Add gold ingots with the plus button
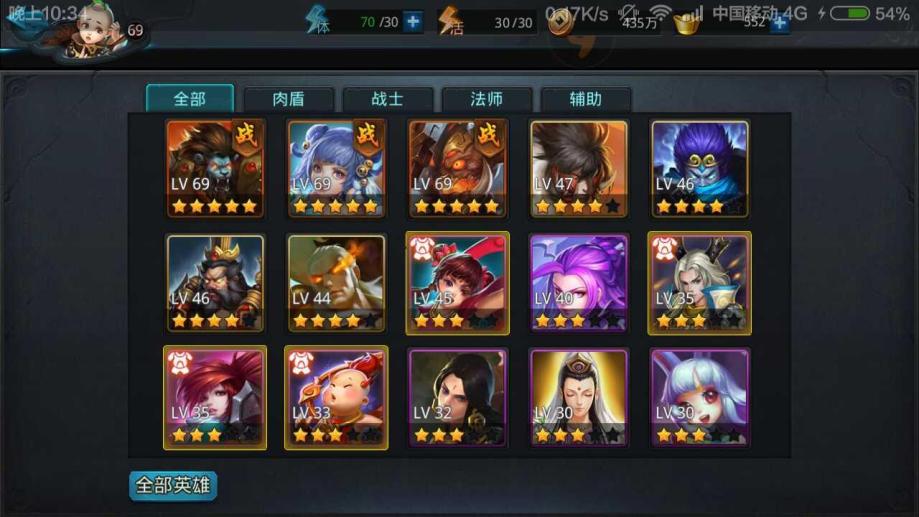 click(x=780, y=23)
